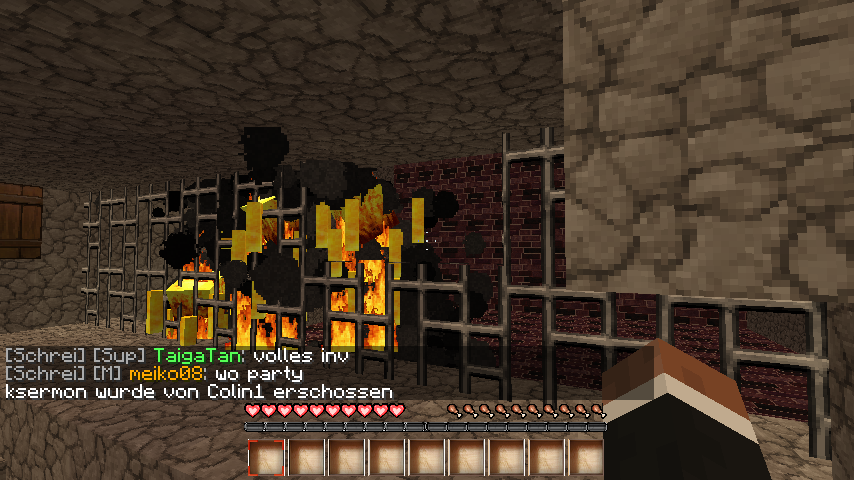The width and height of the screenshot is (854, 480).
Task: Click the ksermon death message in chat
Action: click(198, 392)
